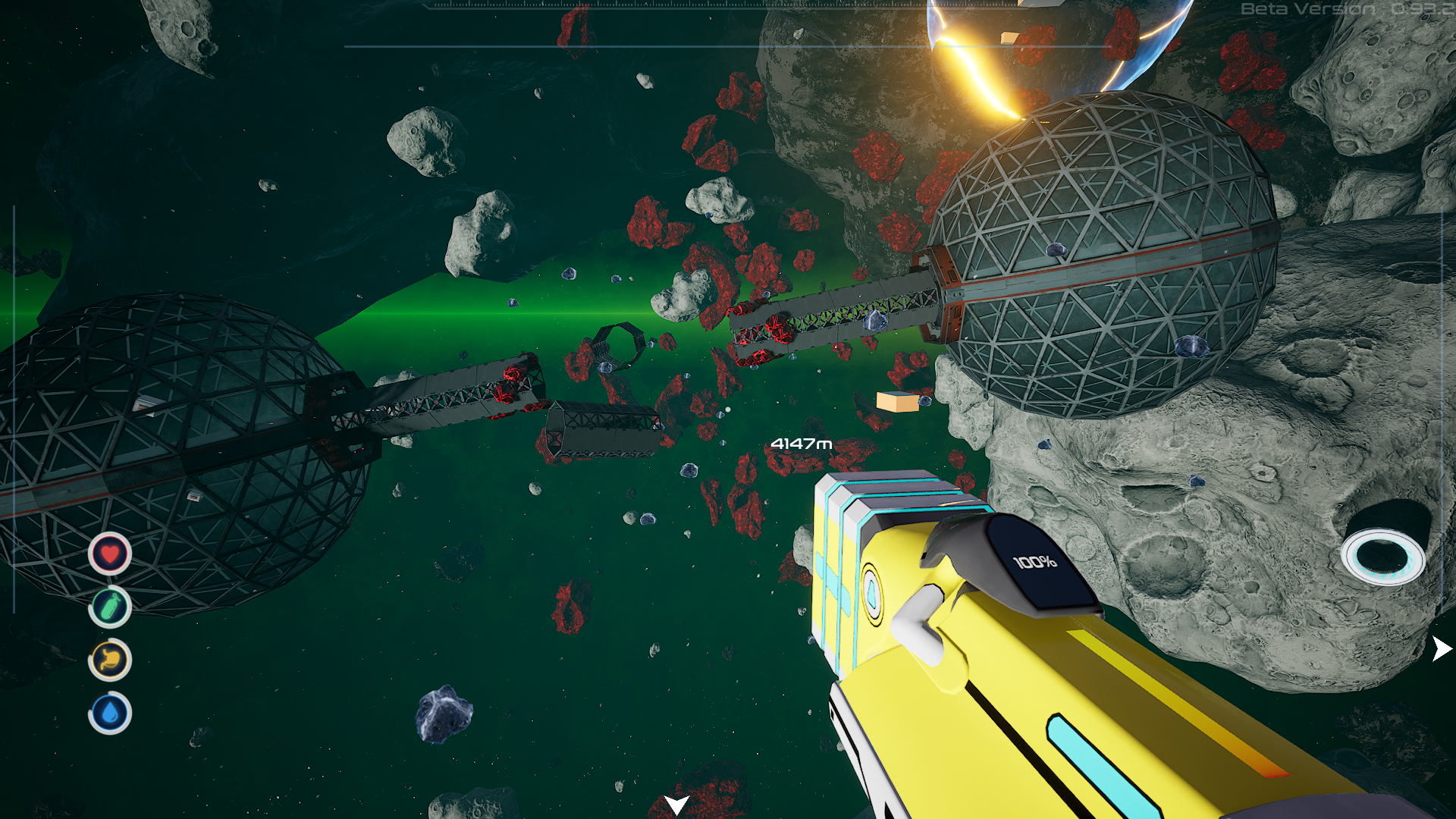Select the blue water drop thirst icon
This screenshot has height=819, width=1456.
[x=110, y=714]
